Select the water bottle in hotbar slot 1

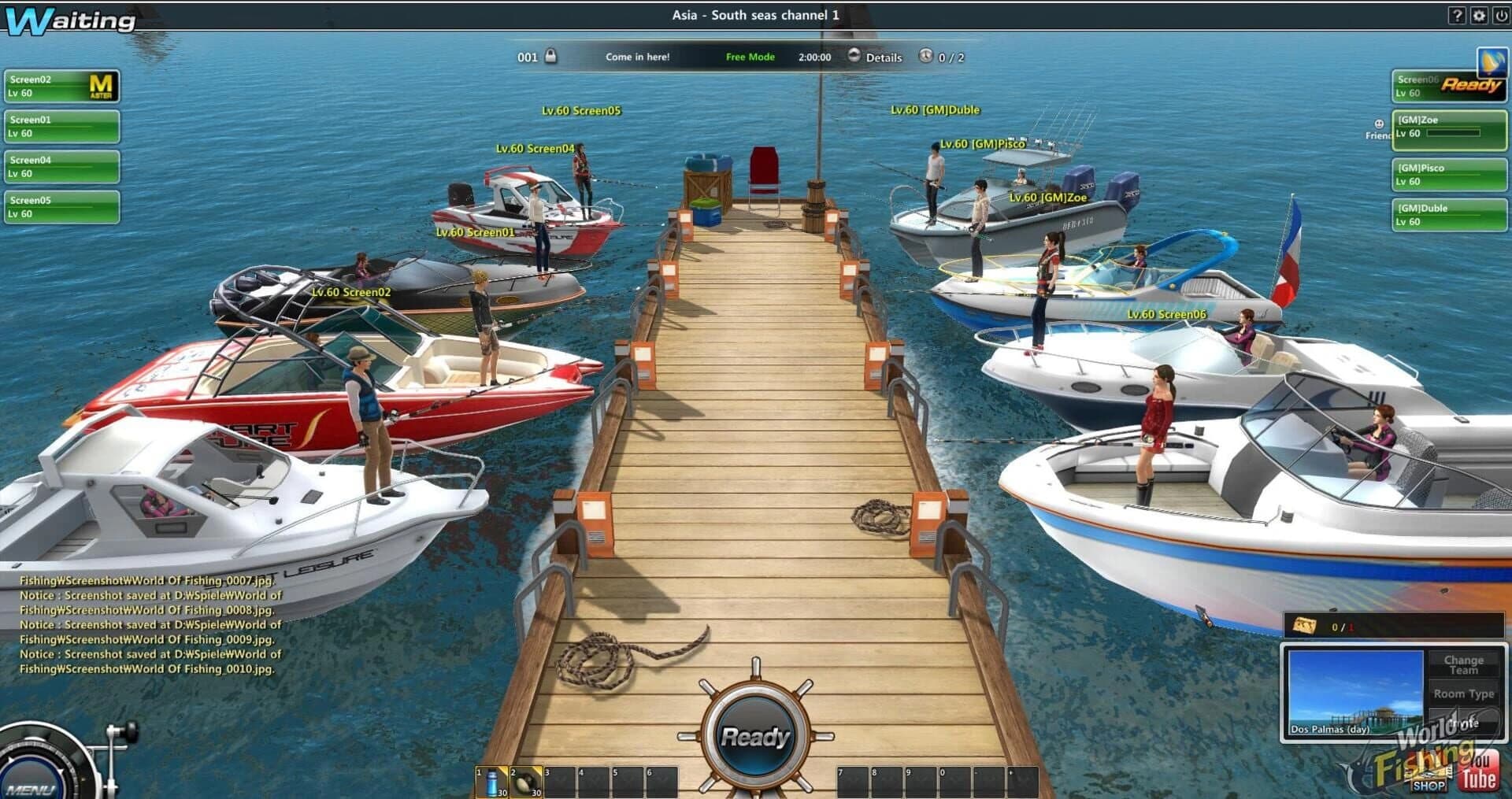point(491,781)
